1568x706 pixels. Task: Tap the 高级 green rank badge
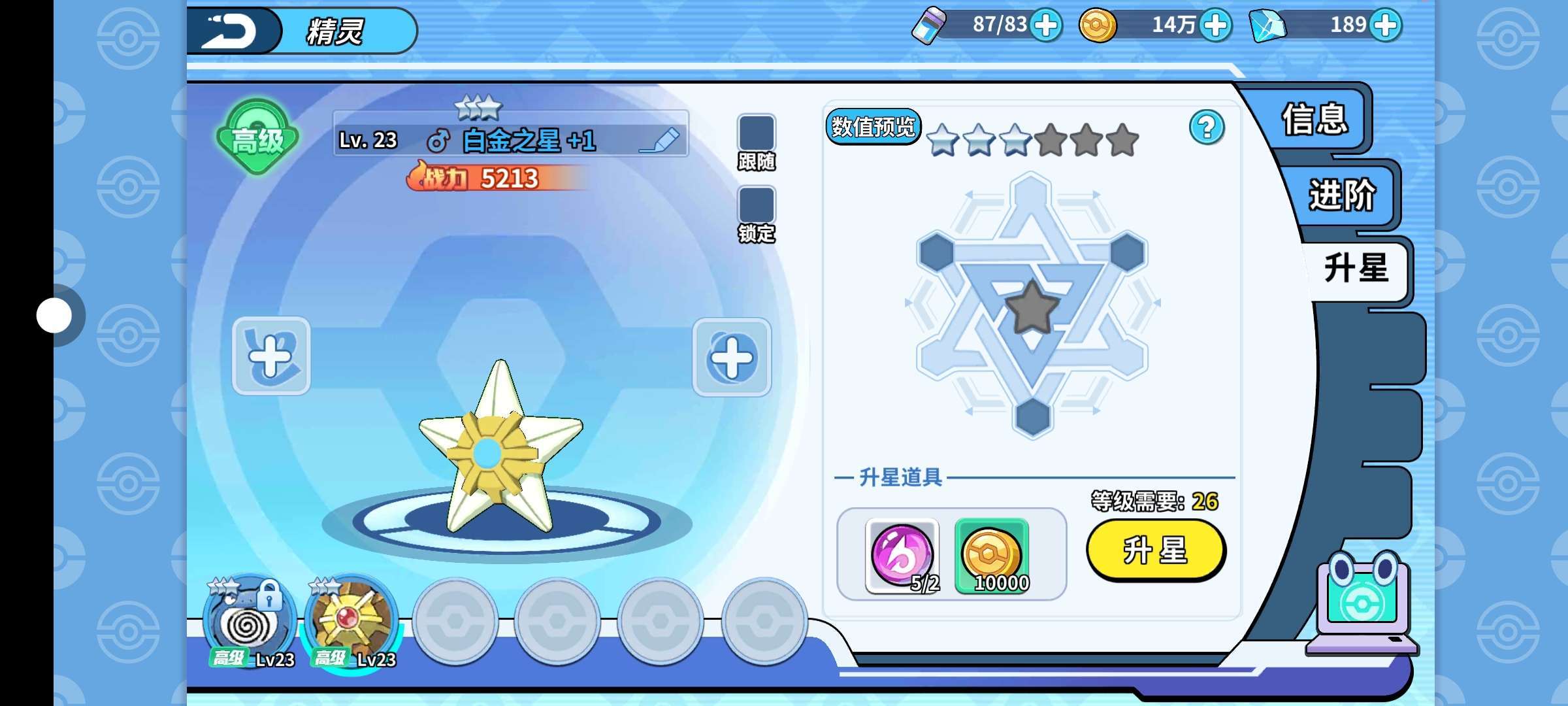click(257, 137)
